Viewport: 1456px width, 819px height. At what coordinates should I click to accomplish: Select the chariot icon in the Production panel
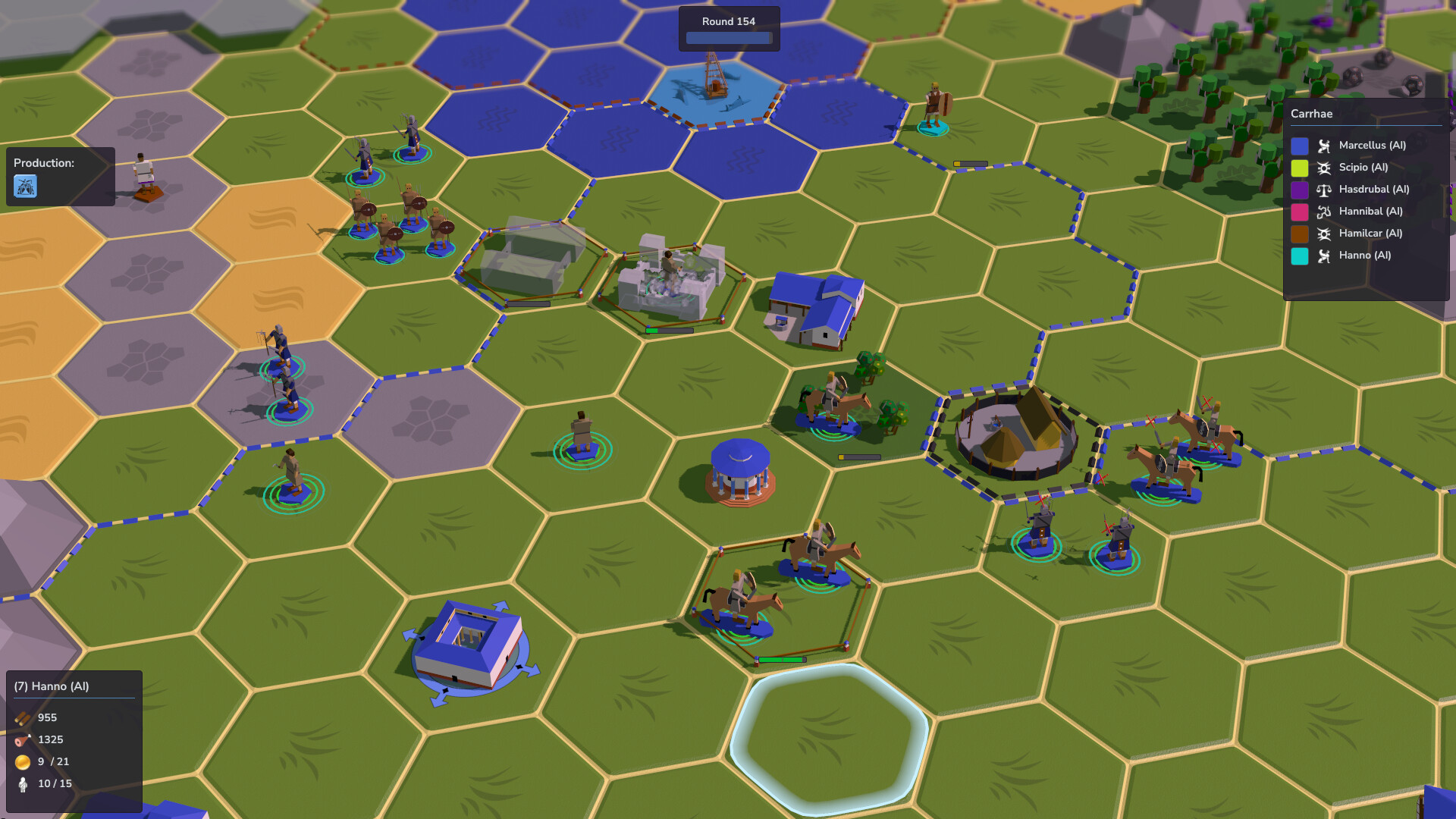click(x=25, y=187)
